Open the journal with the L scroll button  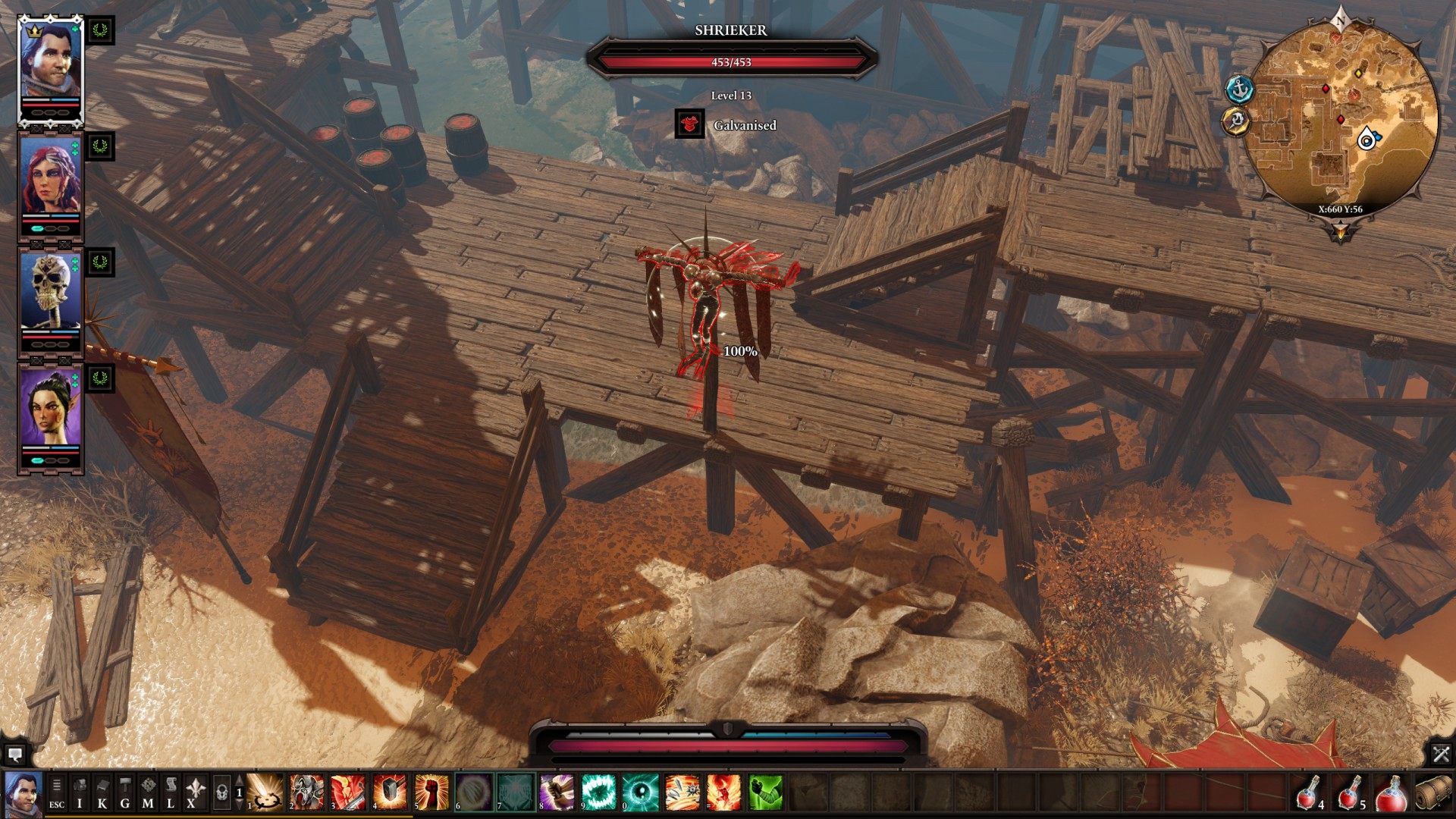pos(171,792)
